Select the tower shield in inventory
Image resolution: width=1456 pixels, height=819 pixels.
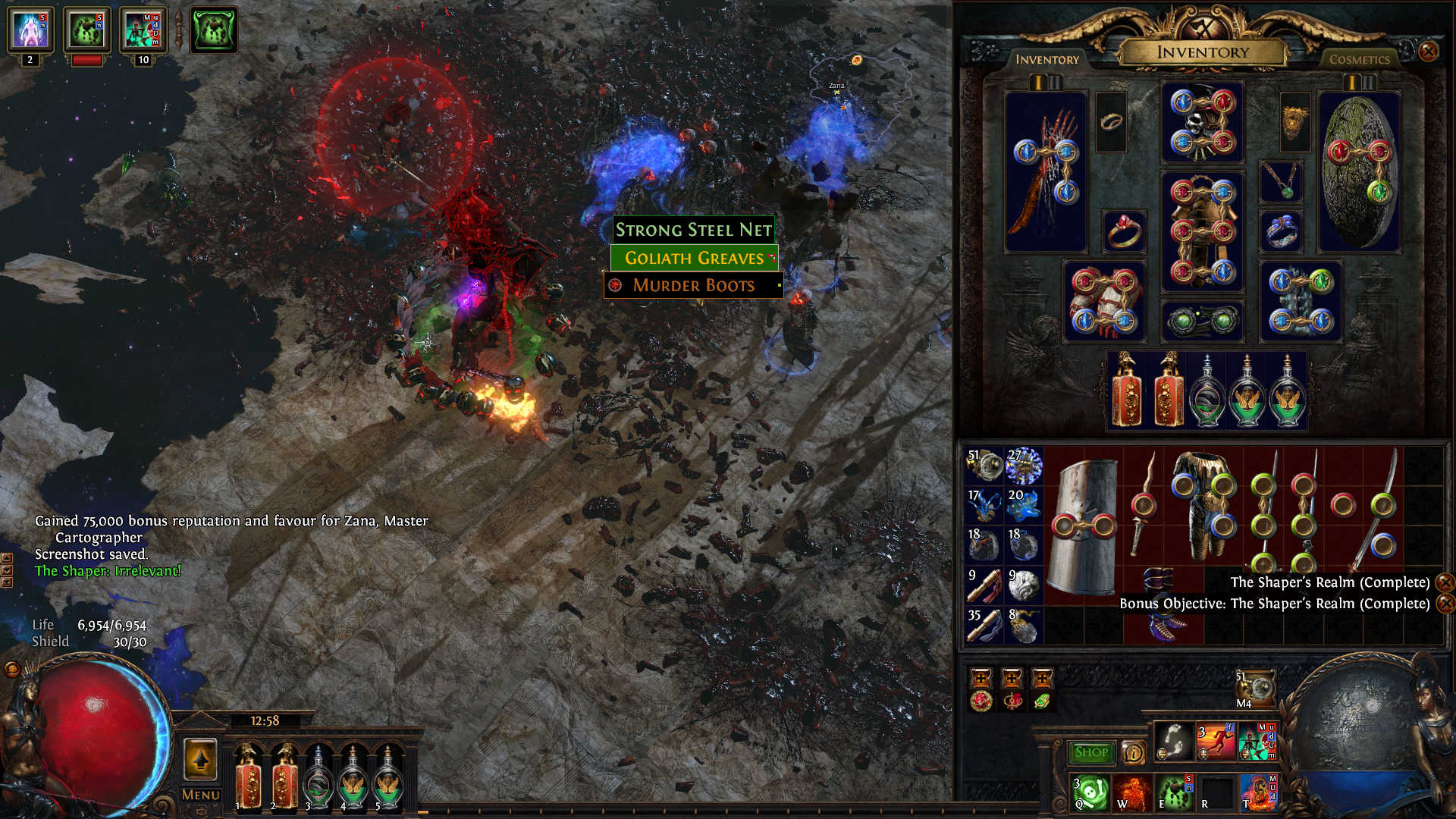point(1084,526)
